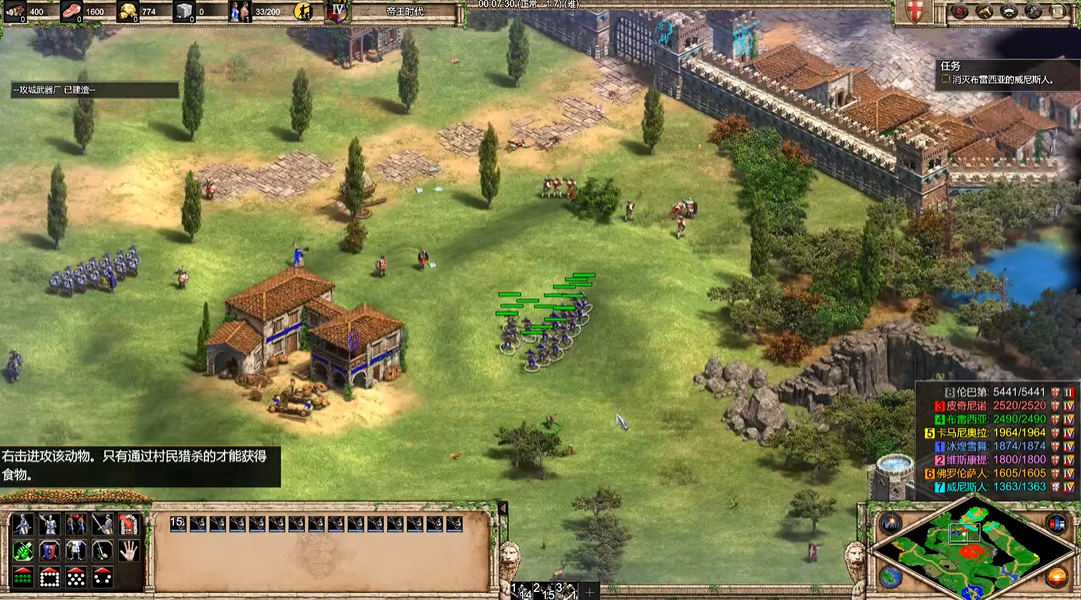Open the main menu button
This screenshot has height=600, width=1081.
[1059, 11]
